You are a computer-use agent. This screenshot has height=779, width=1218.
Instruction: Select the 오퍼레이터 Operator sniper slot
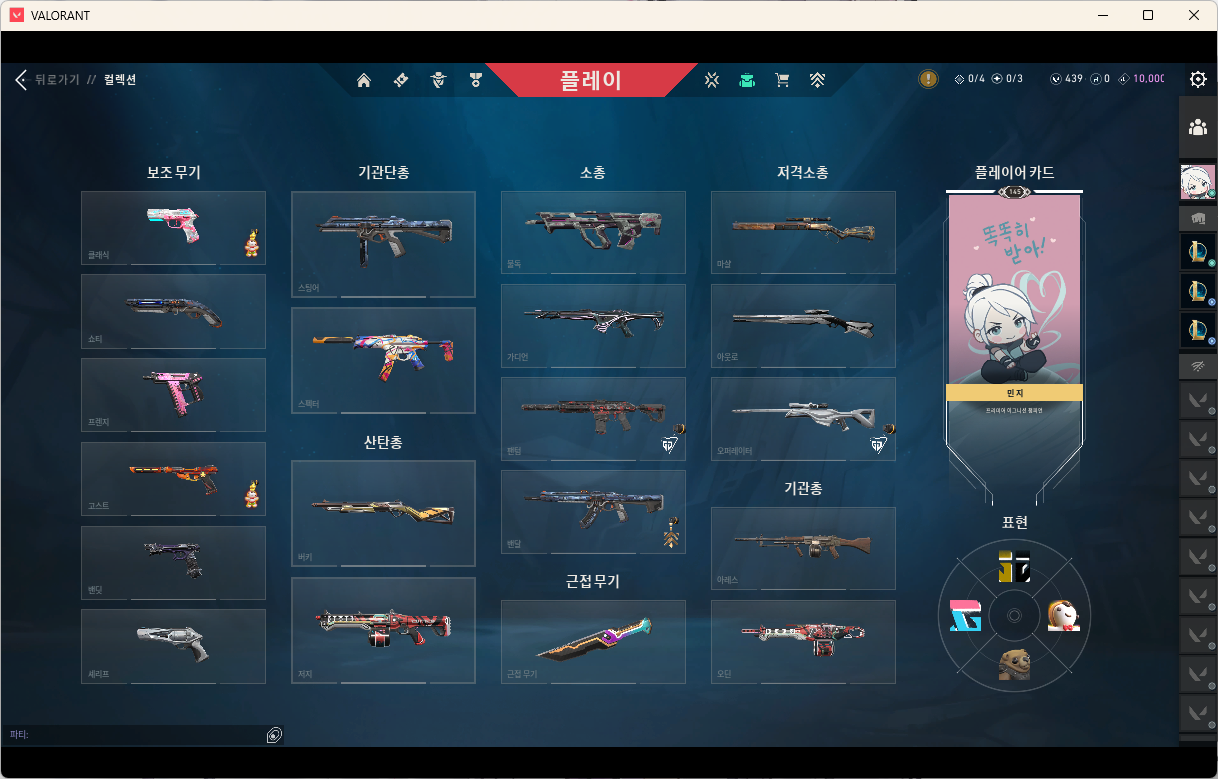[803, 418]
